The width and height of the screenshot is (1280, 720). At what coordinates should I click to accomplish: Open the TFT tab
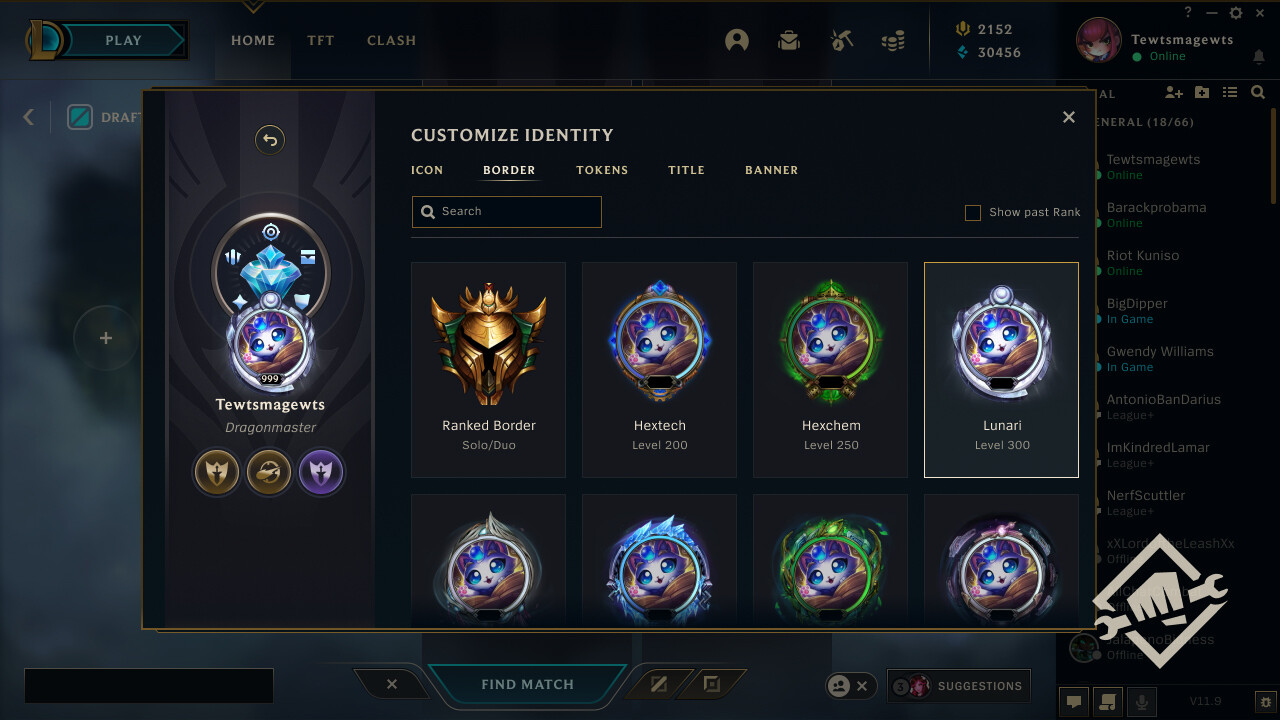pos(321,41)
